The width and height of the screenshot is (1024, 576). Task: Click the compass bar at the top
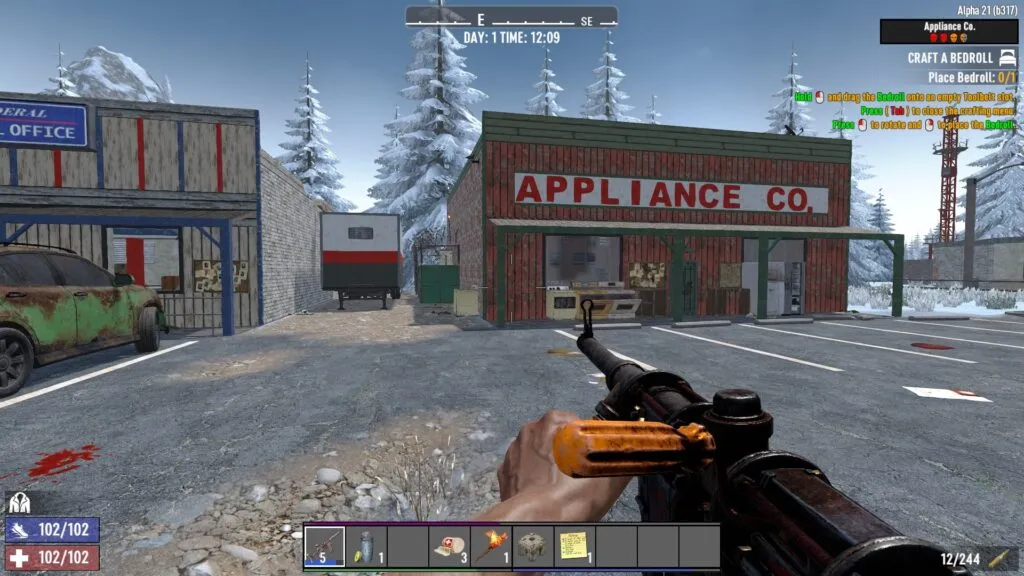(x=511, y=18)
